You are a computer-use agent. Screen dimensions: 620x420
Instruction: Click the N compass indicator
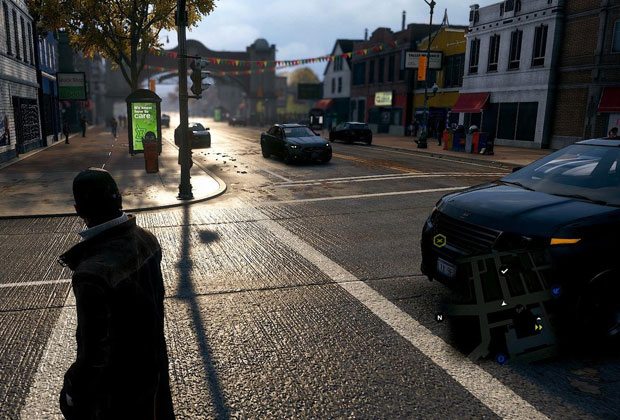click(439, 317)
